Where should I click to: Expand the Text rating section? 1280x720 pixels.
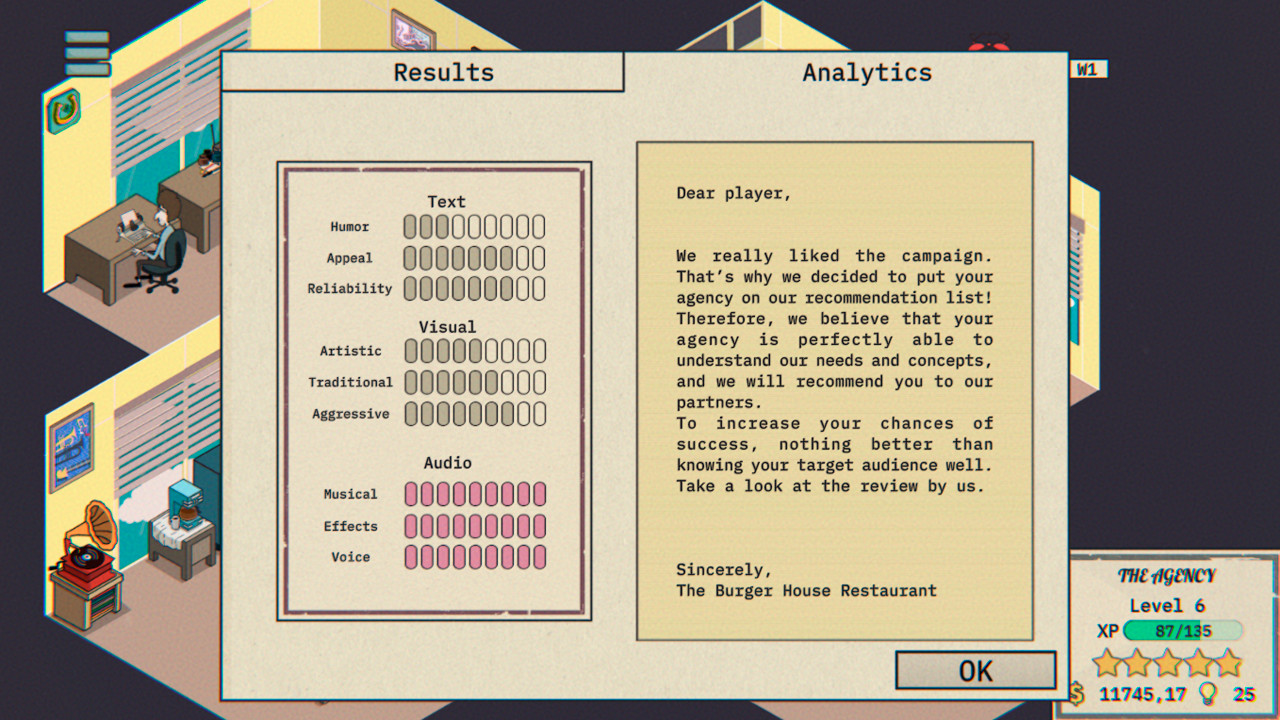coord(446,201)
